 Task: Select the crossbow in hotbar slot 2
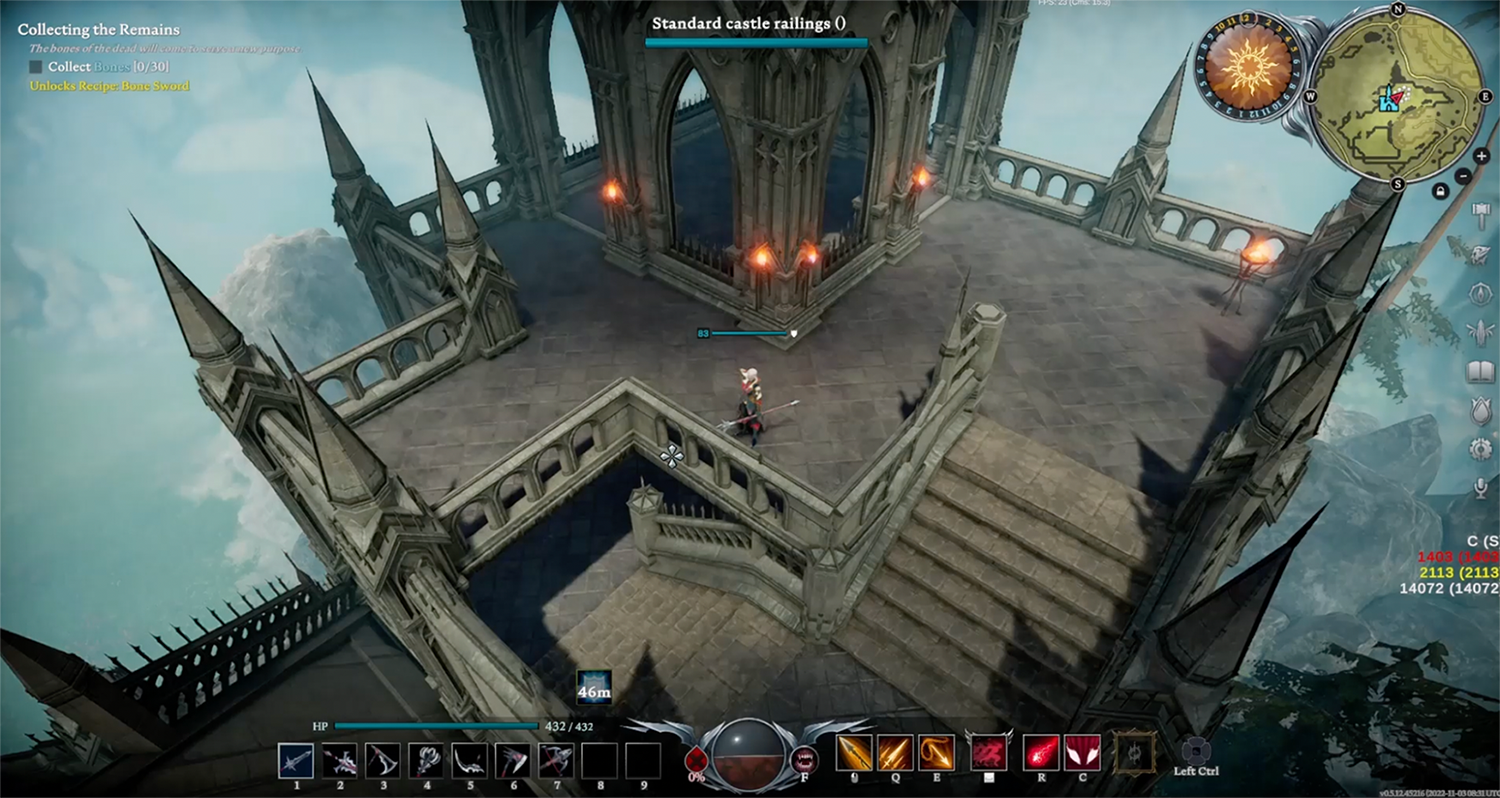point(340,761)
